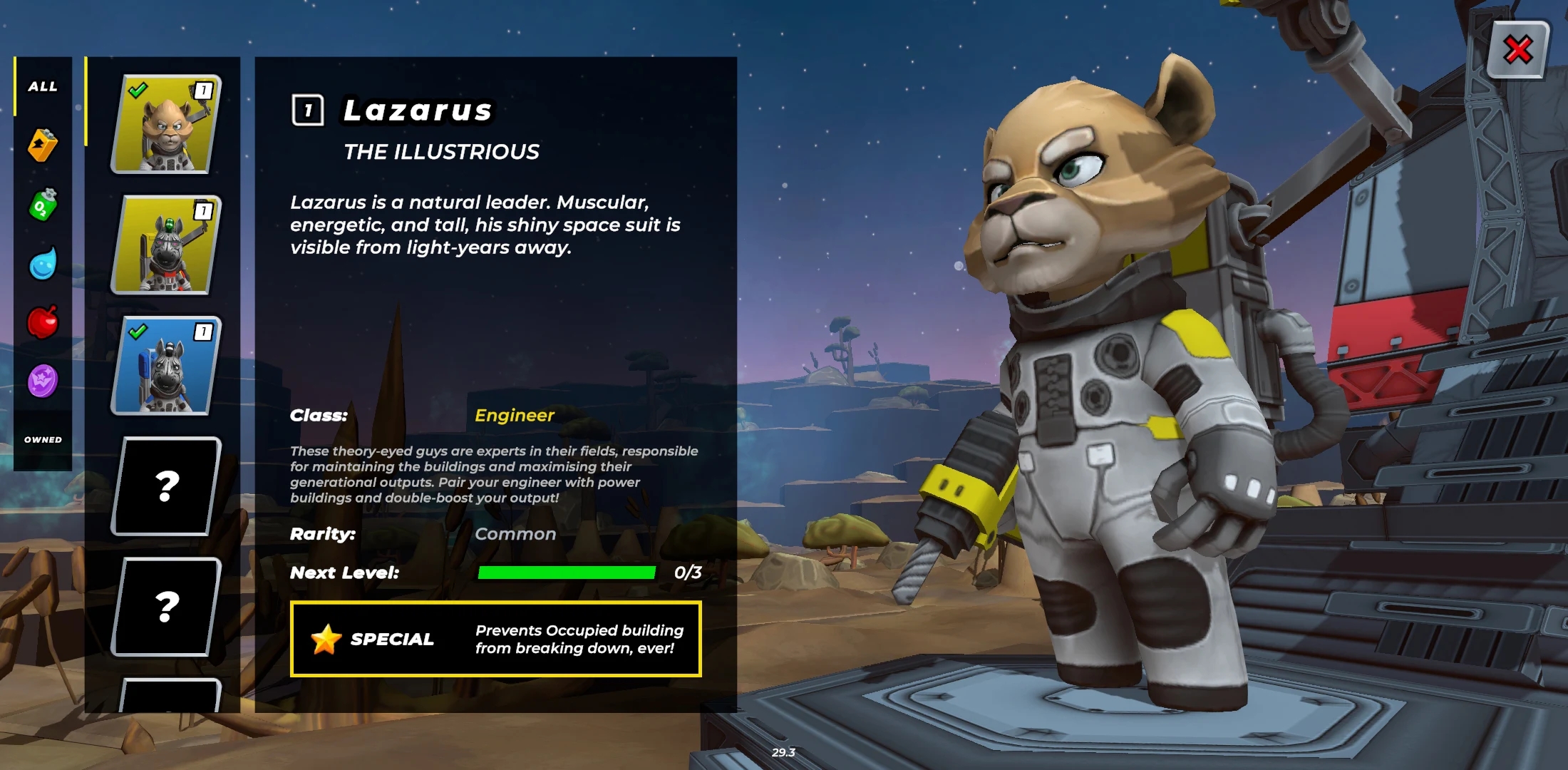This screenshot has height=770, width=1568.
Task: Select the zebra card with yellow background
Action: point(166,245)
